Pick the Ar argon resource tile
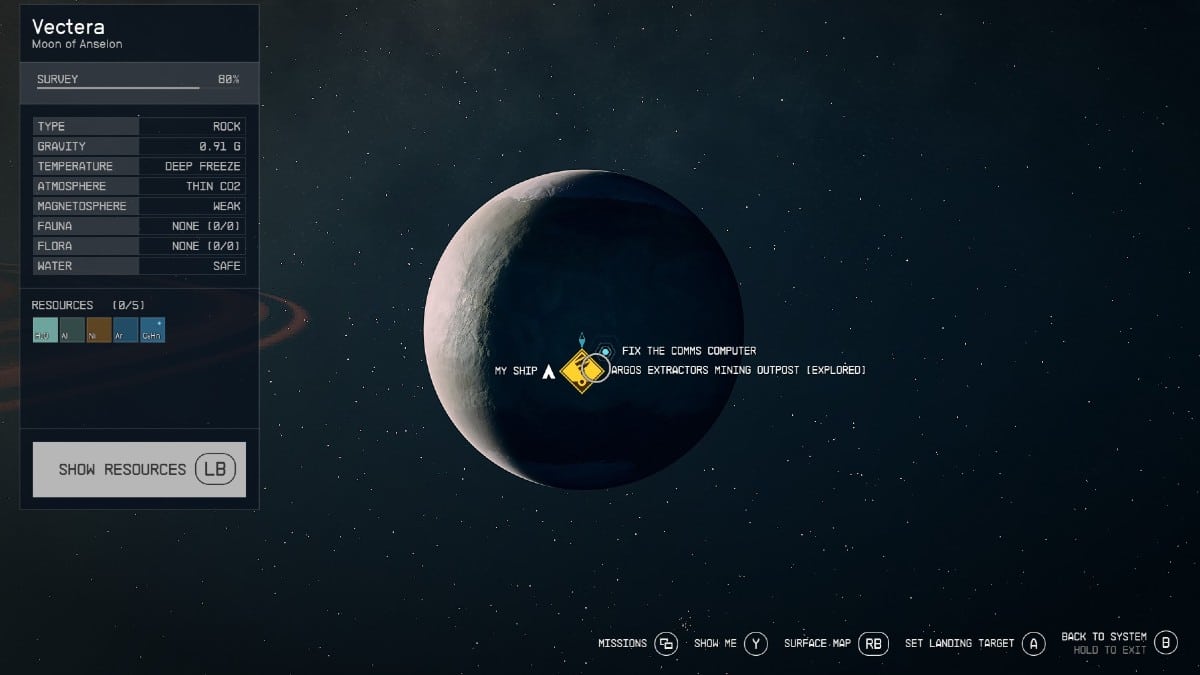The width and height of the screenshot is (1200, 675). coord(126,330)
